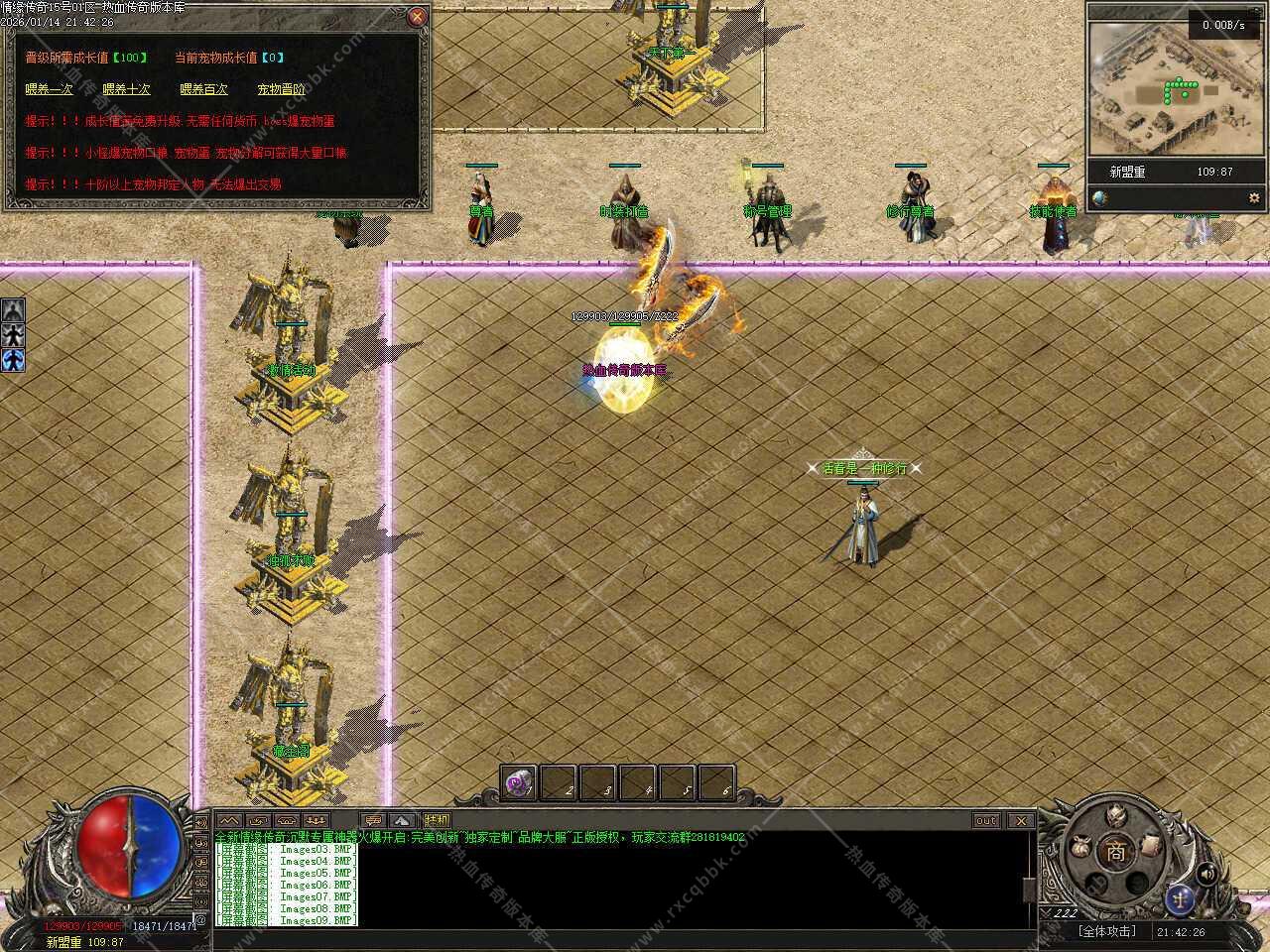The width and height of the screenshot is (1270, 952).
Task: Use the purple orb in hotbar slot 1
Action: pyautogui.click(x=518, y=783)
